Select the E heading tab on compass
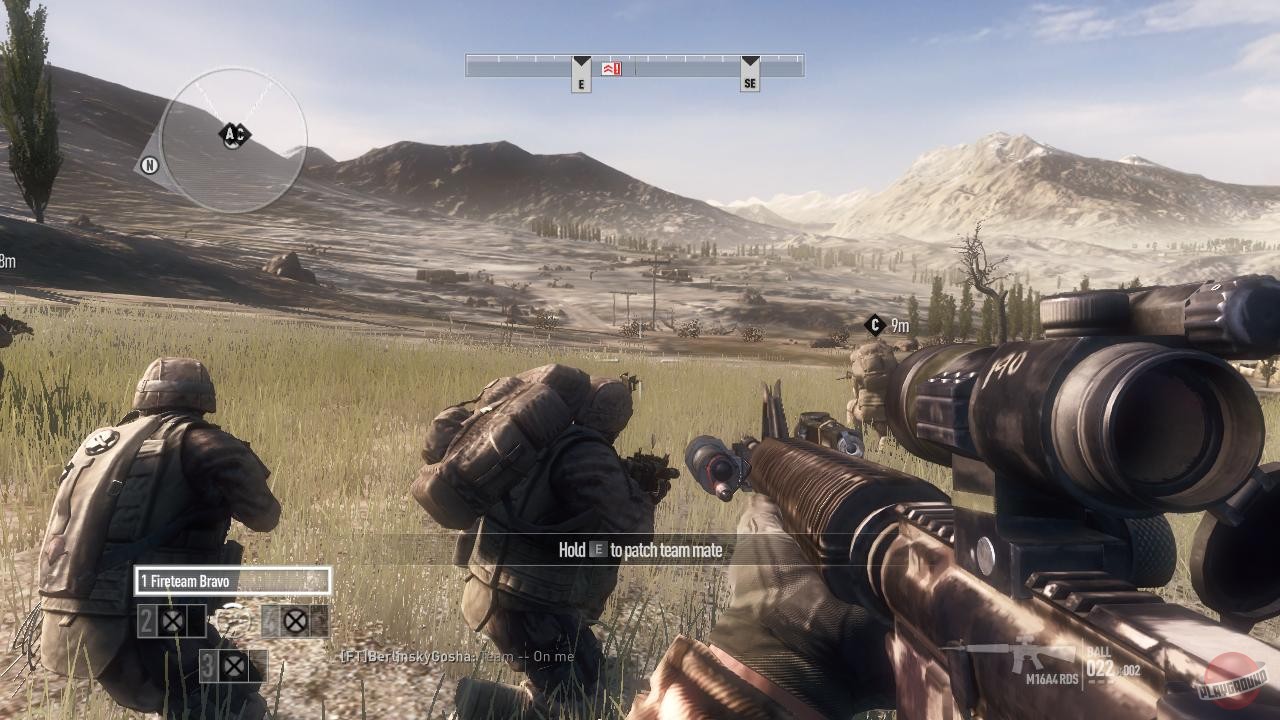Image resolution: width=1280 pixels, height=720 pixels. tap(581, 75)
